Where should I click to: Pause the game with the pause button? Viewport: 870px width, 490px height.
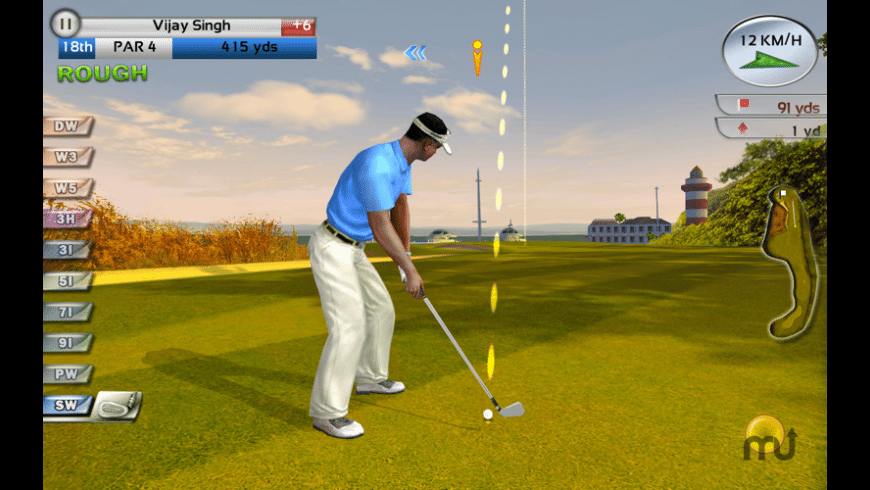(64, 23)
